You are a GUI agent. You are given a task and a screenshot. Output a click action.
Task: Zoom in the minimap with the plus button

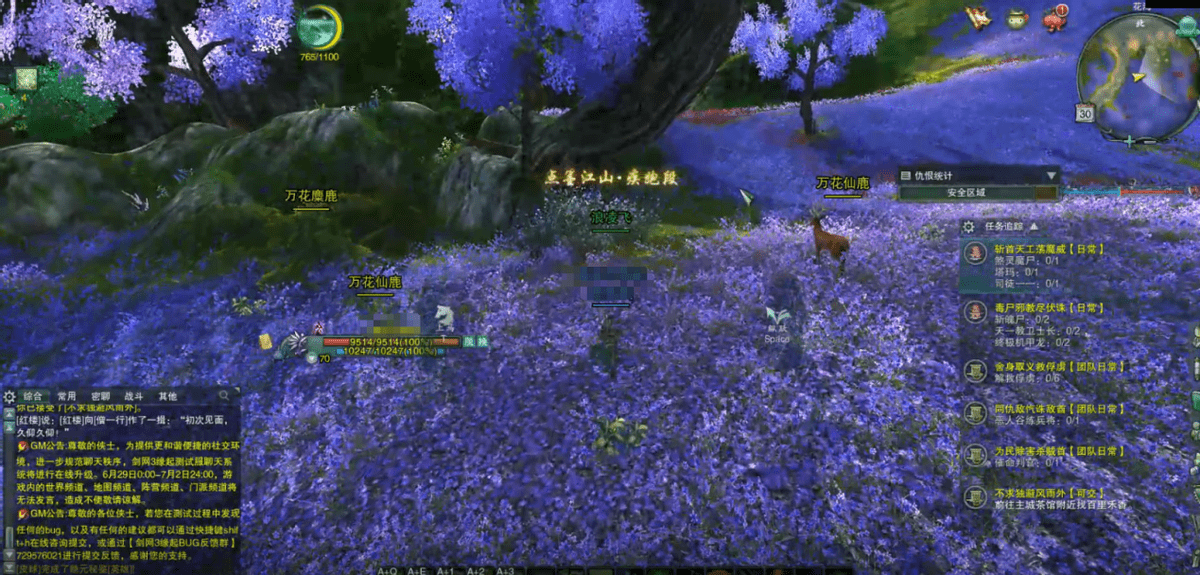pyautogui.click(x=1129, y=142)
